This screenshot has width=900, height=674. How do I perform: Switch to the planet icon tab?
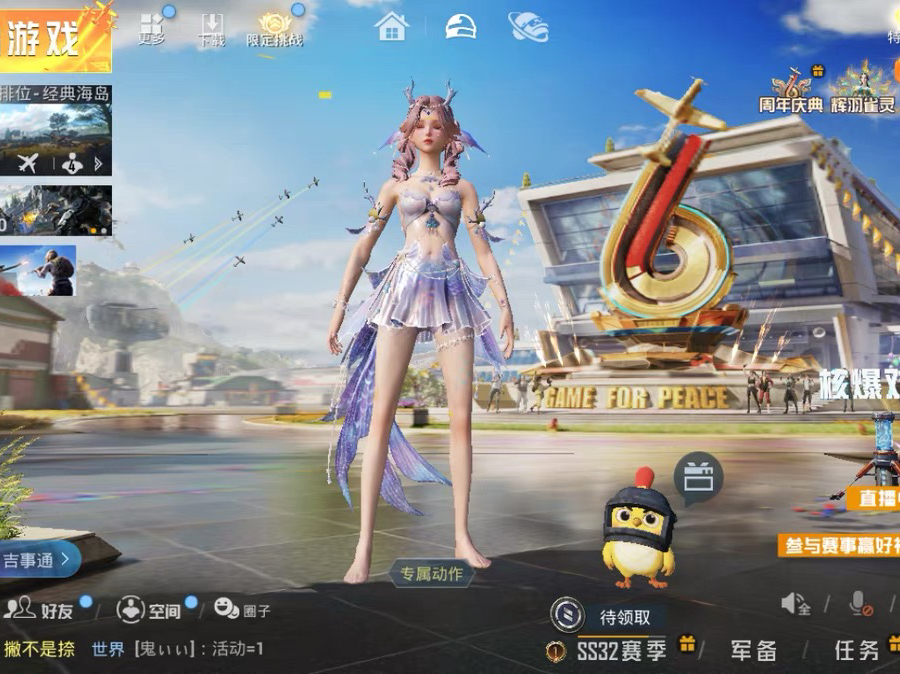527,27
